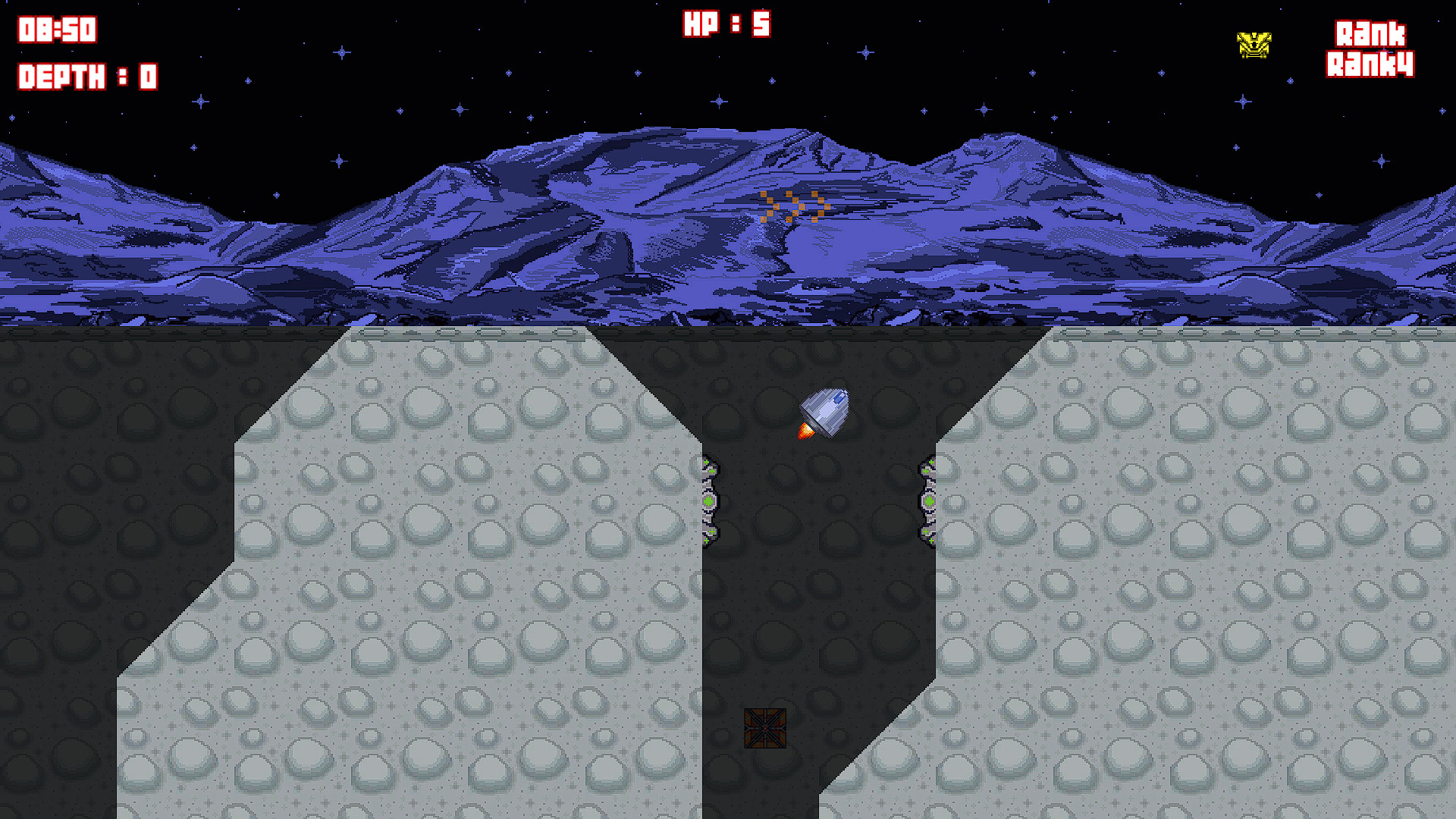Screen dimensions: 1456x819
Task: Select the rocket ship sprite
Action: click(x=824, y=409)
